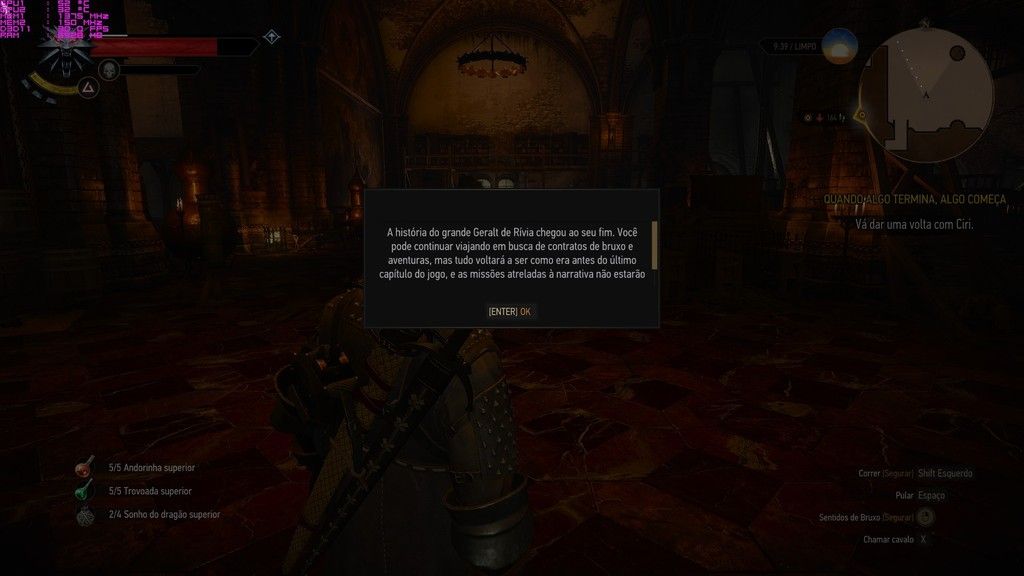Image resolution: width=1024 pixels, height=576 pixels.
Task: Confirm the dialog with the OK button
Action: point(510,311)
